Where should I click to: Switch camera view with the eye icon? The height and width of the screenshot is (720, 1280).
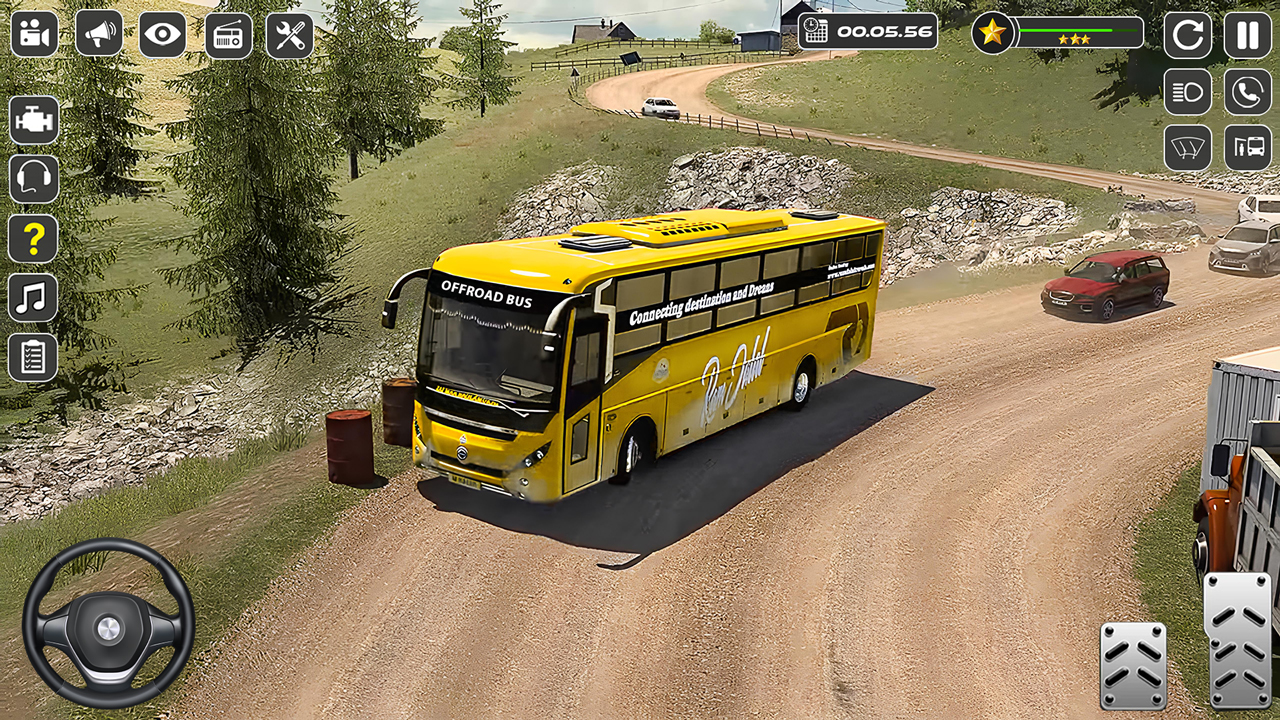point(162,34)
